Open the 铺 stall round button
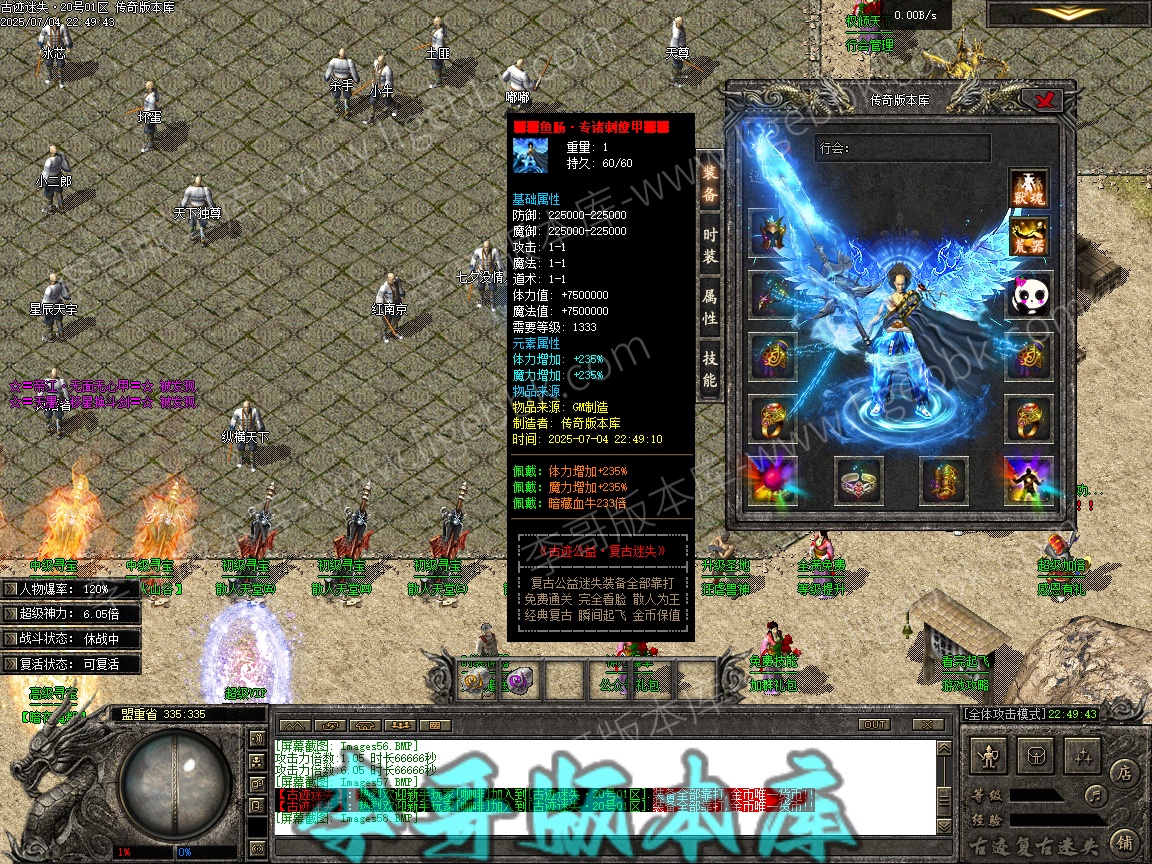Screen dimensions: 1152x864 click(x=1124, y=841)
